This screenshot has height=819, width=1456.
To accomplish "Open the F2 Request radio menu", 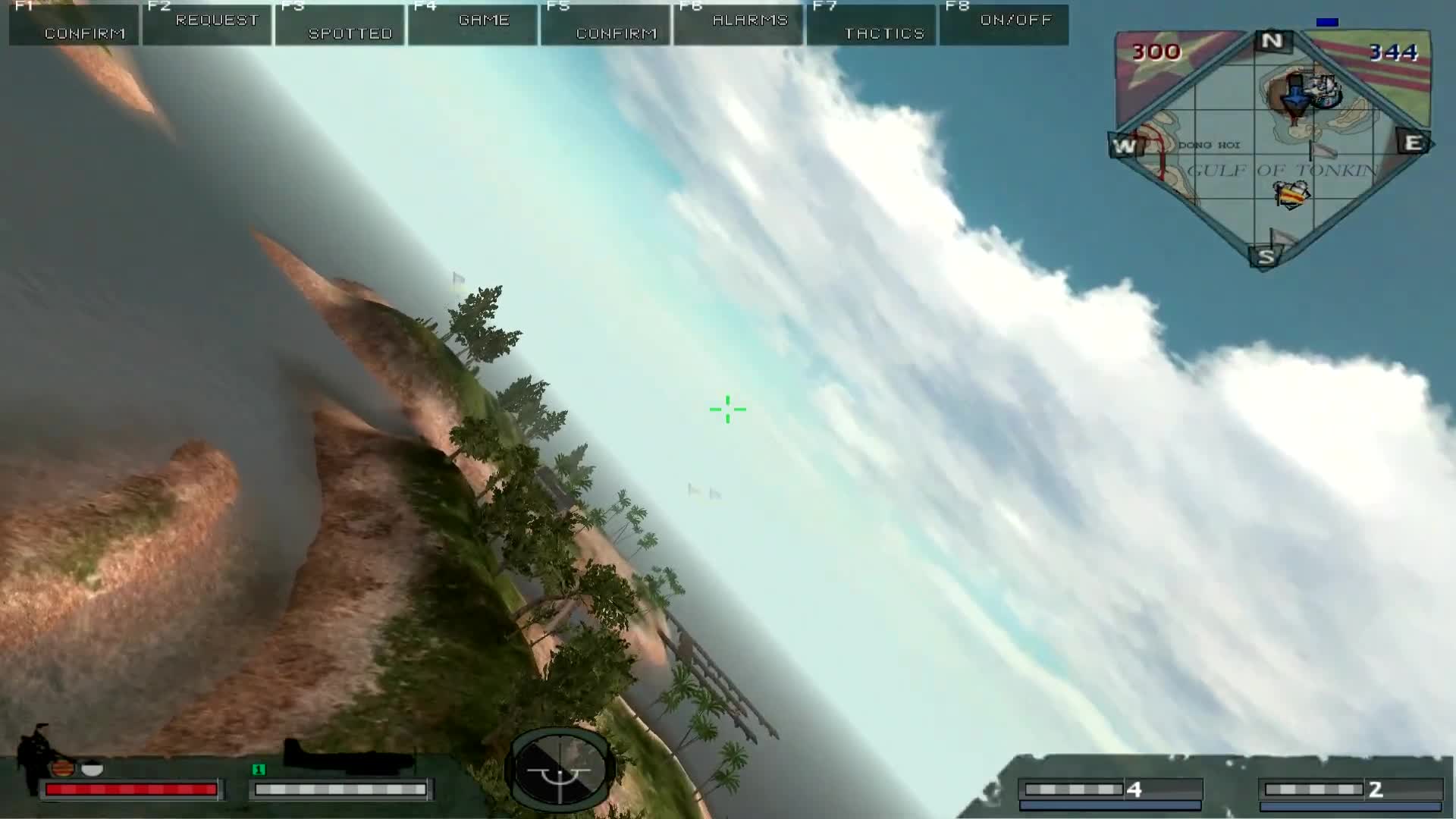I will click(207, 24).
